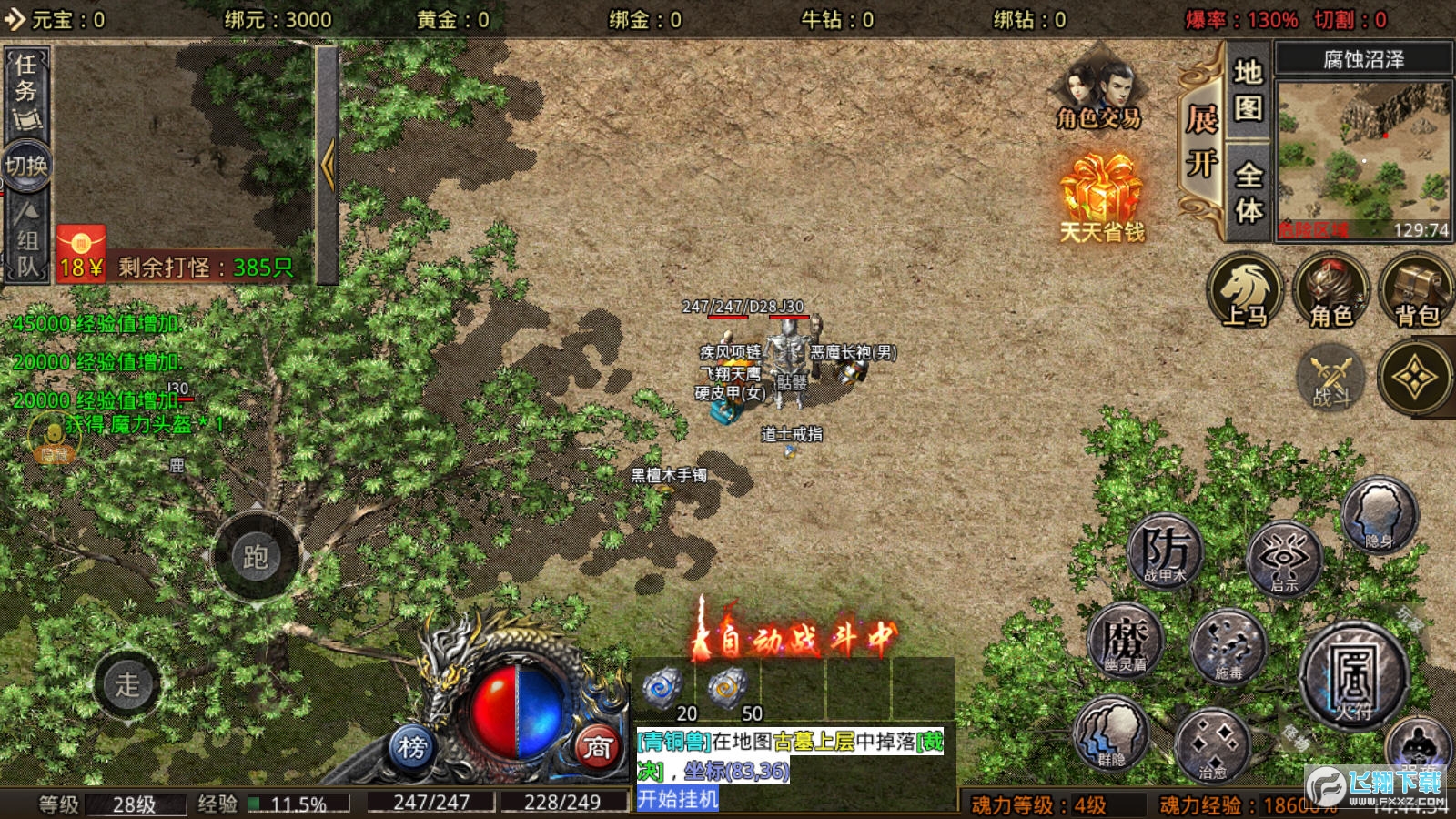Claim the 18¥ red envelope

pos(81,254)
